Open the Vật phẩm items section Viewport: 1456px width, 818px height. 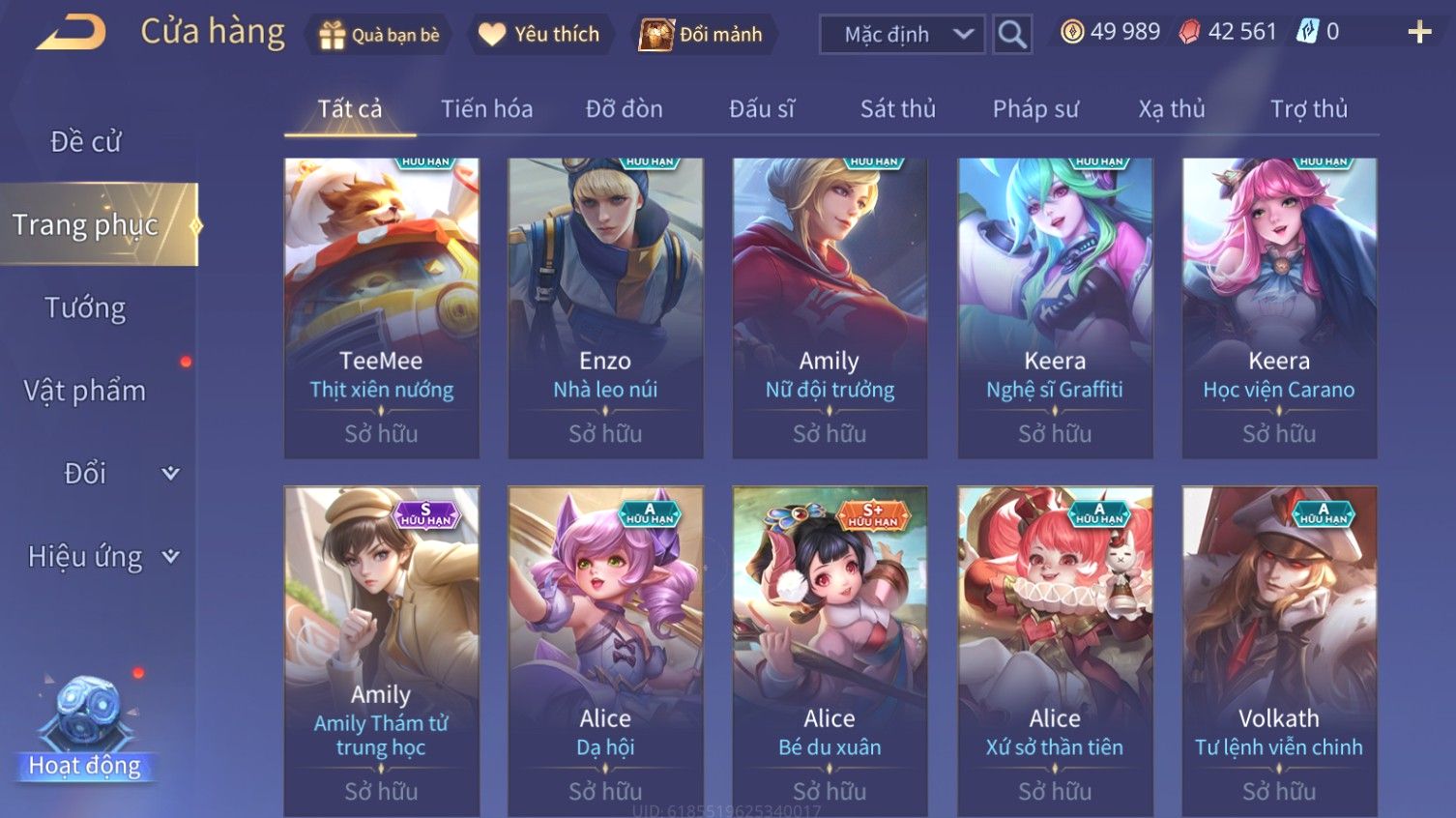[x=86, y=391]
